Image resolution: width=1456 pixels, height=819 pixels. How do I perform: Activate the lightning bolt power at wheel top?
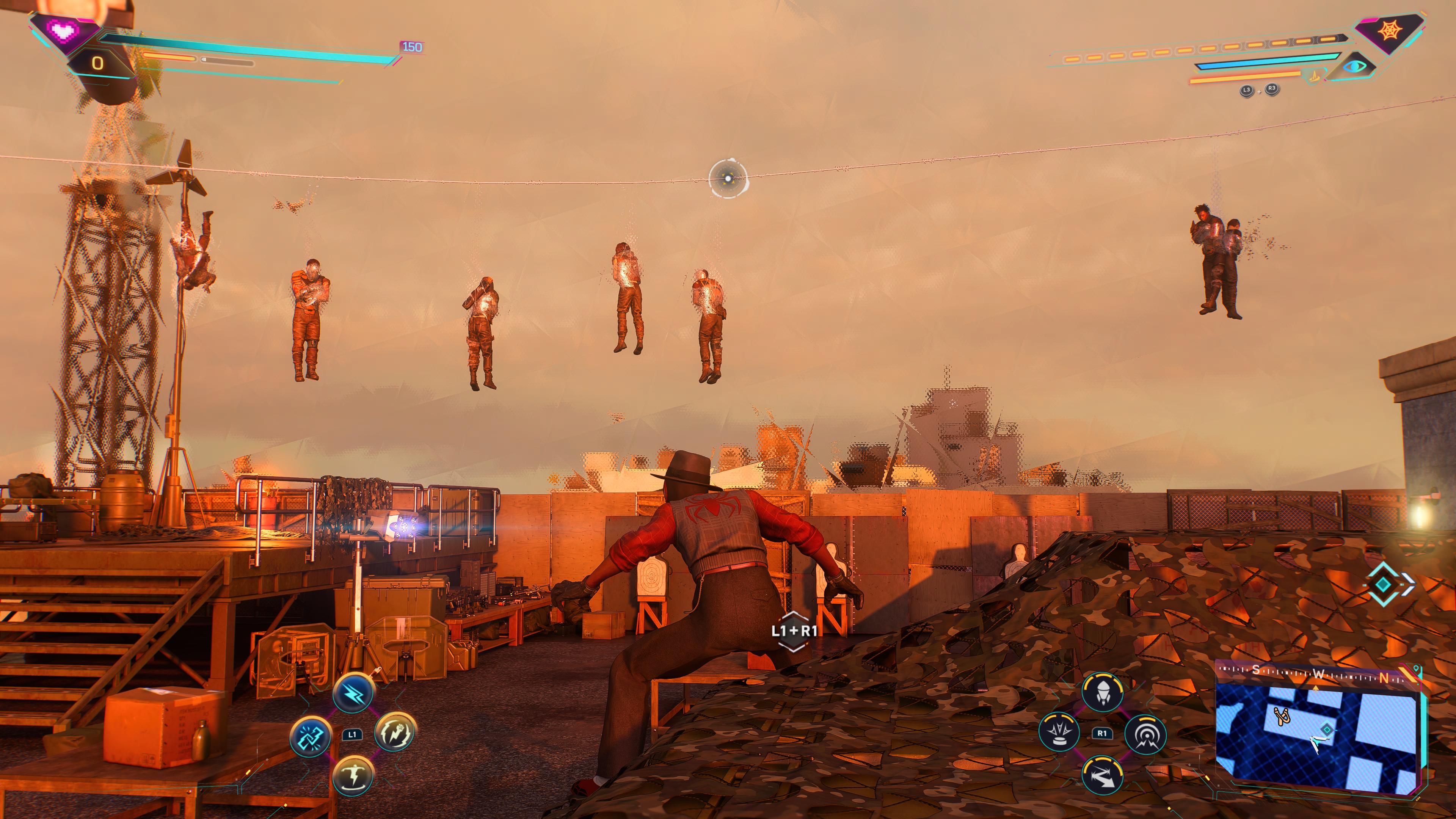coord(353,693)
